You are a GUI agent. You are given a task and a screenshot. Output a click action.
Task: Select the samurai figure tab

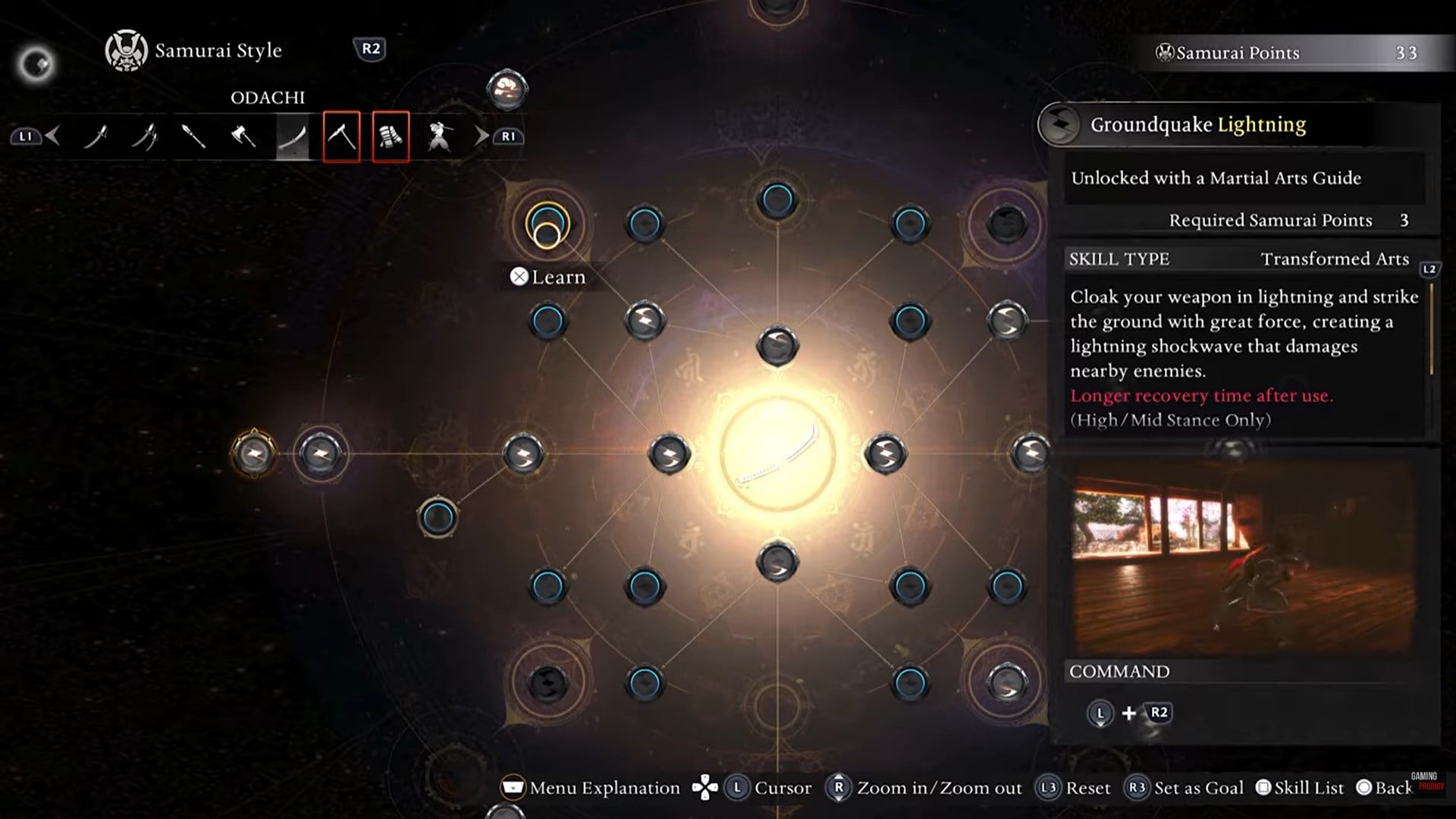(439, 137)
